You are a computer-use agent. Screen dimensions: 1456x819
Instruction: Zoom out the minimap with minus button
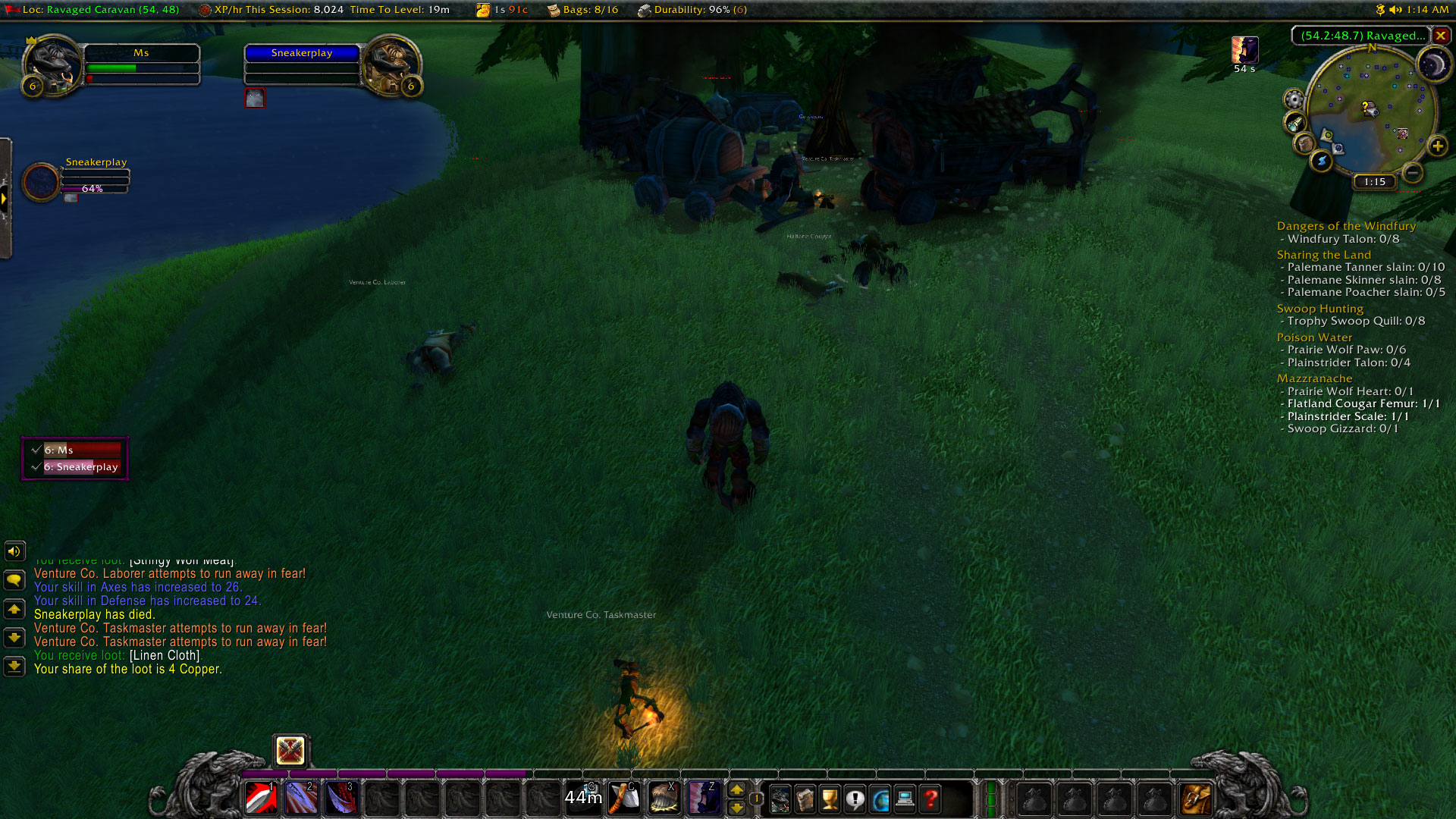click(1412, 174)
